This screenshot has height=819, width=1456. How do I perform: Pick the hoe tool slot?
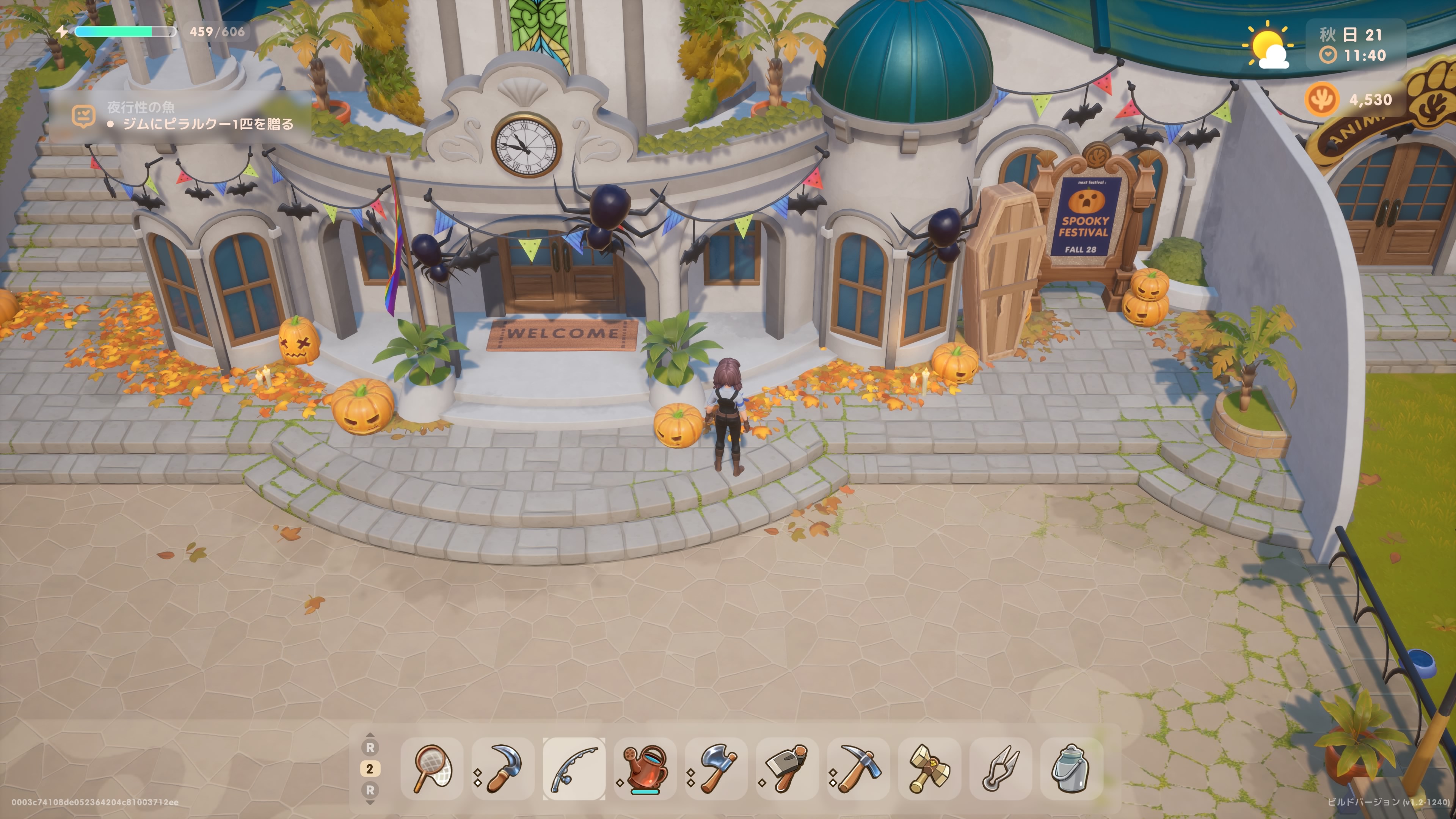[787, 768]
